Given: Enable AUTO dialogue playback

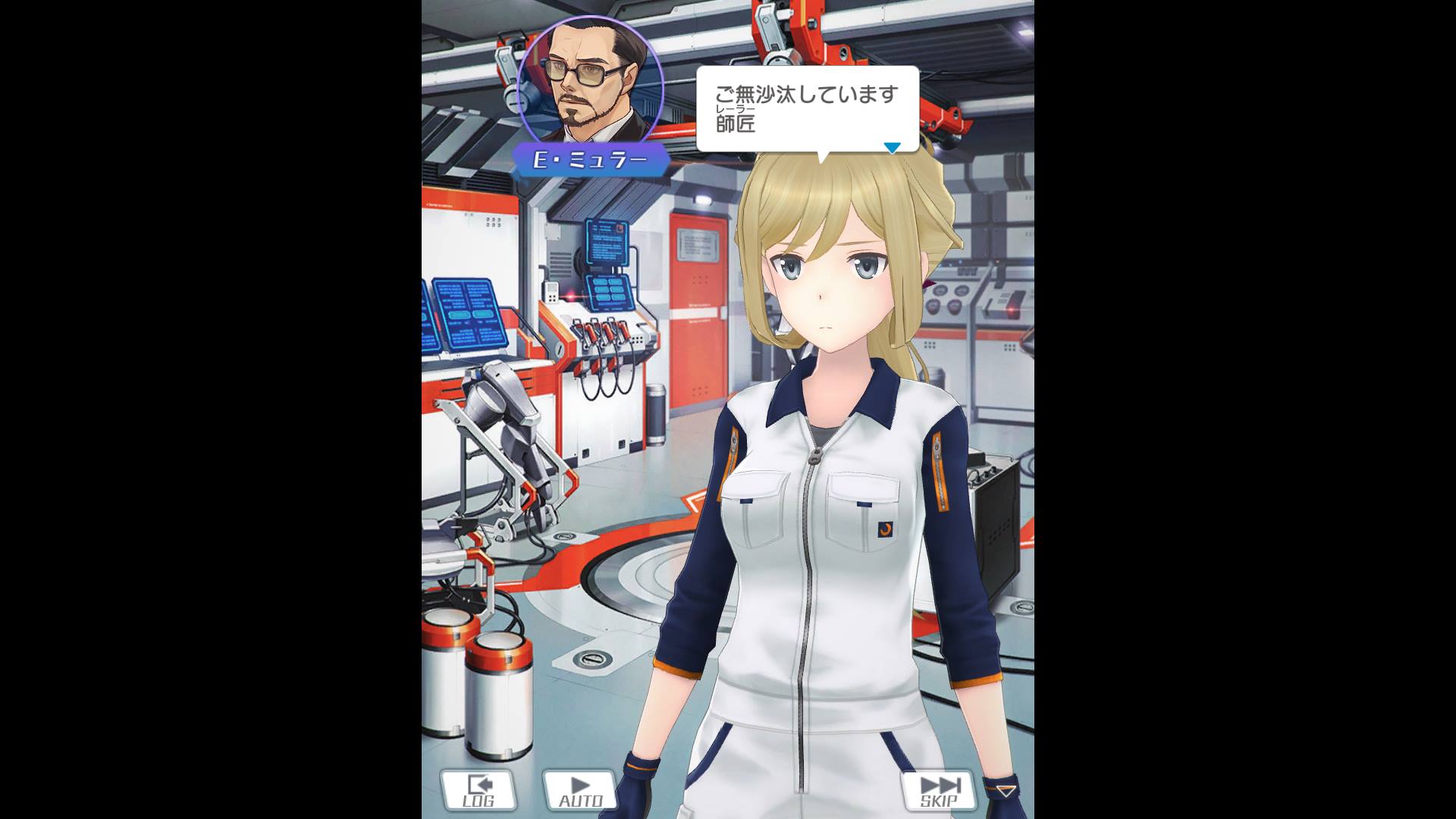Looking at the screenshot, I should pos(580,790).
